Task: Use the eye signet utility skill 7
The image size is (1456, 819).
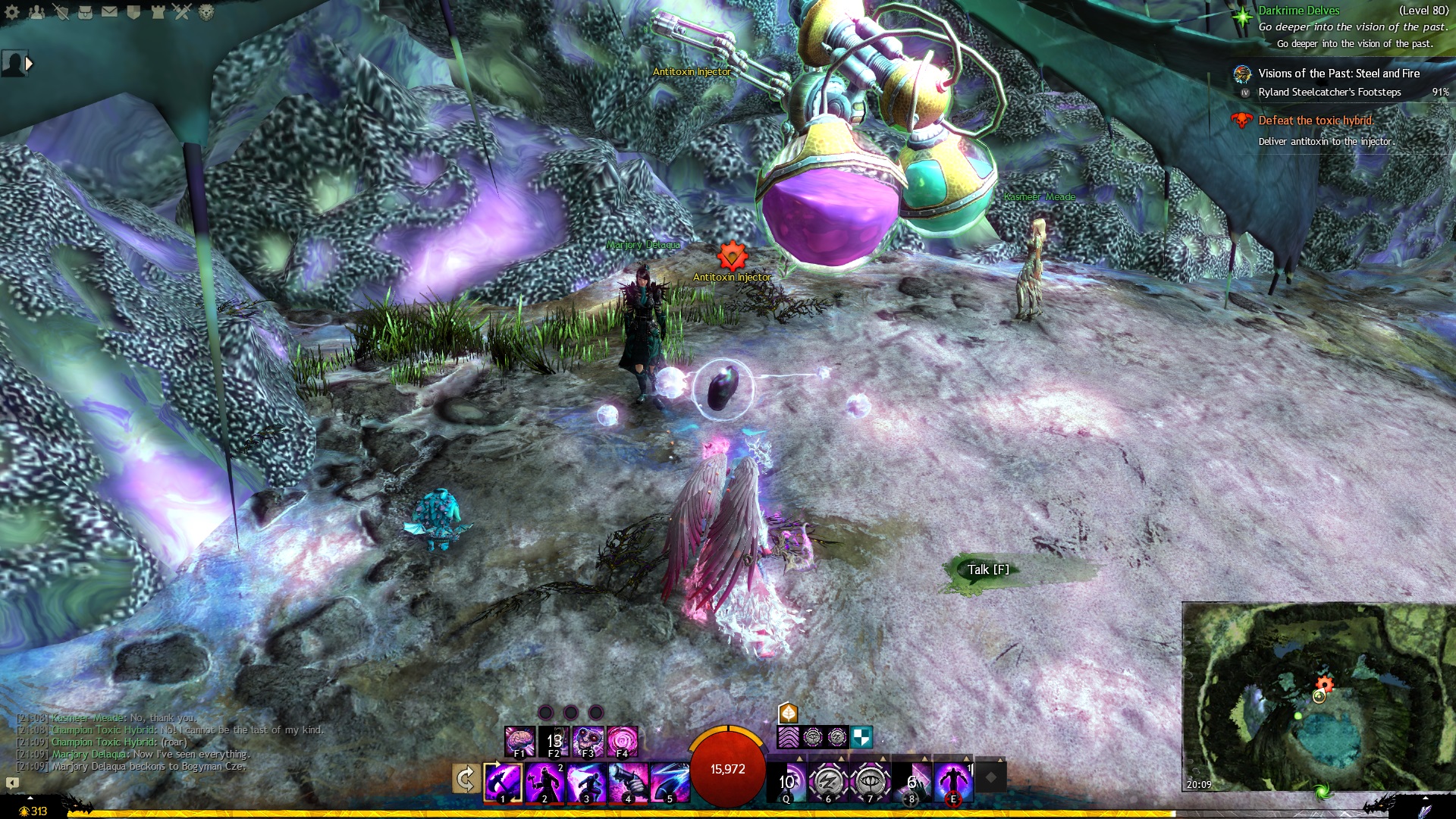Action: [870, 782]
